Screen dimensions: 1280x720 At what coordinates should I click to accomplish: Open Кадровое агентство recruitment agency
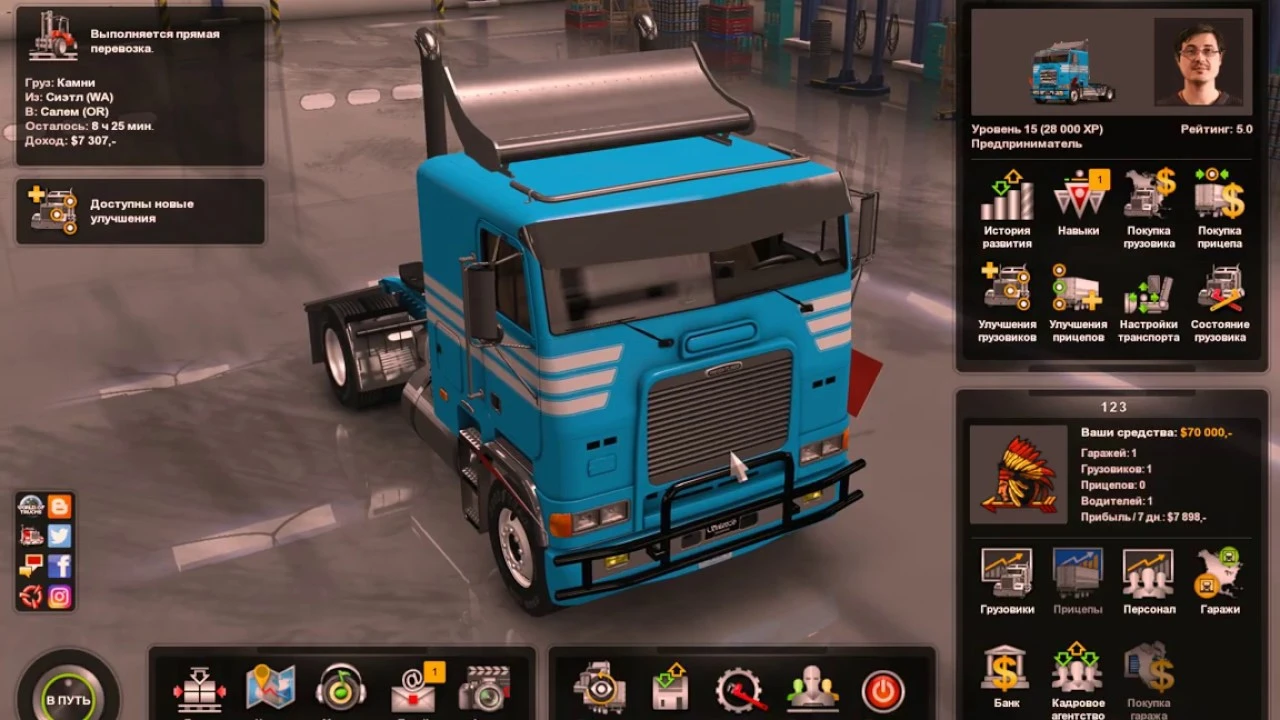(1076, 670)
